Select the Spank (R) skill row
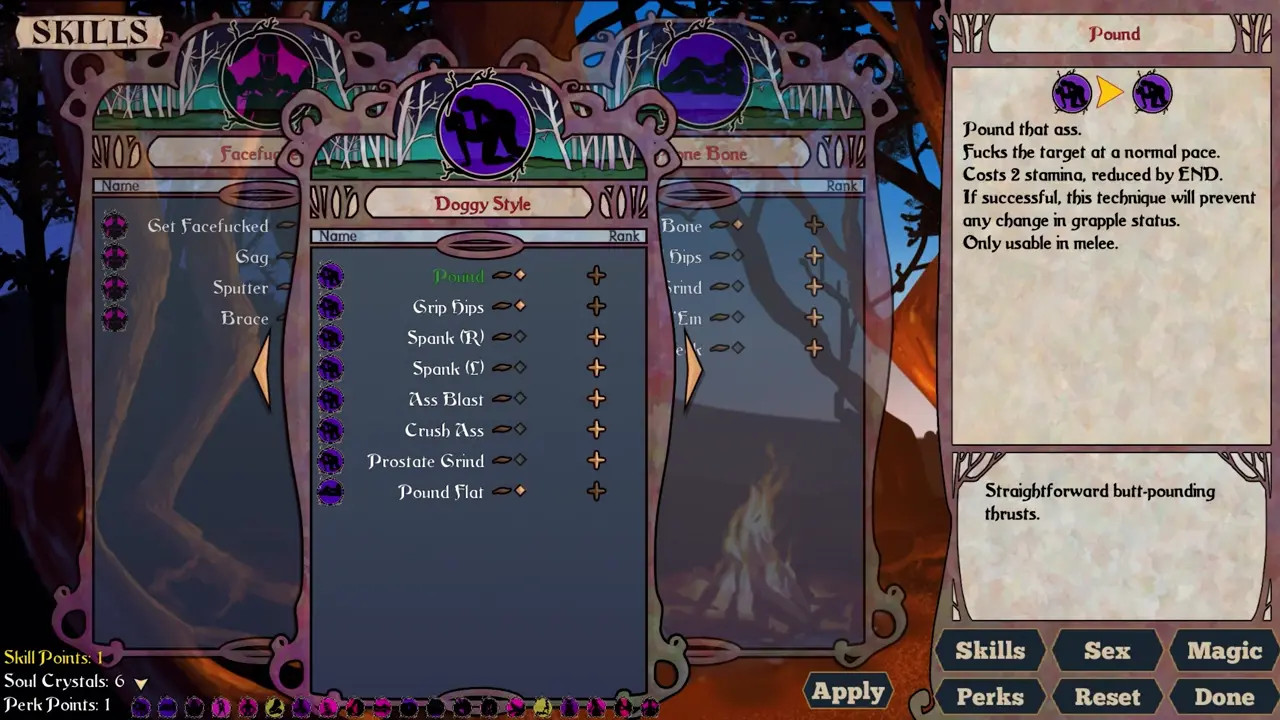The height and width of the screenshot is (720, 1280). 445,338
